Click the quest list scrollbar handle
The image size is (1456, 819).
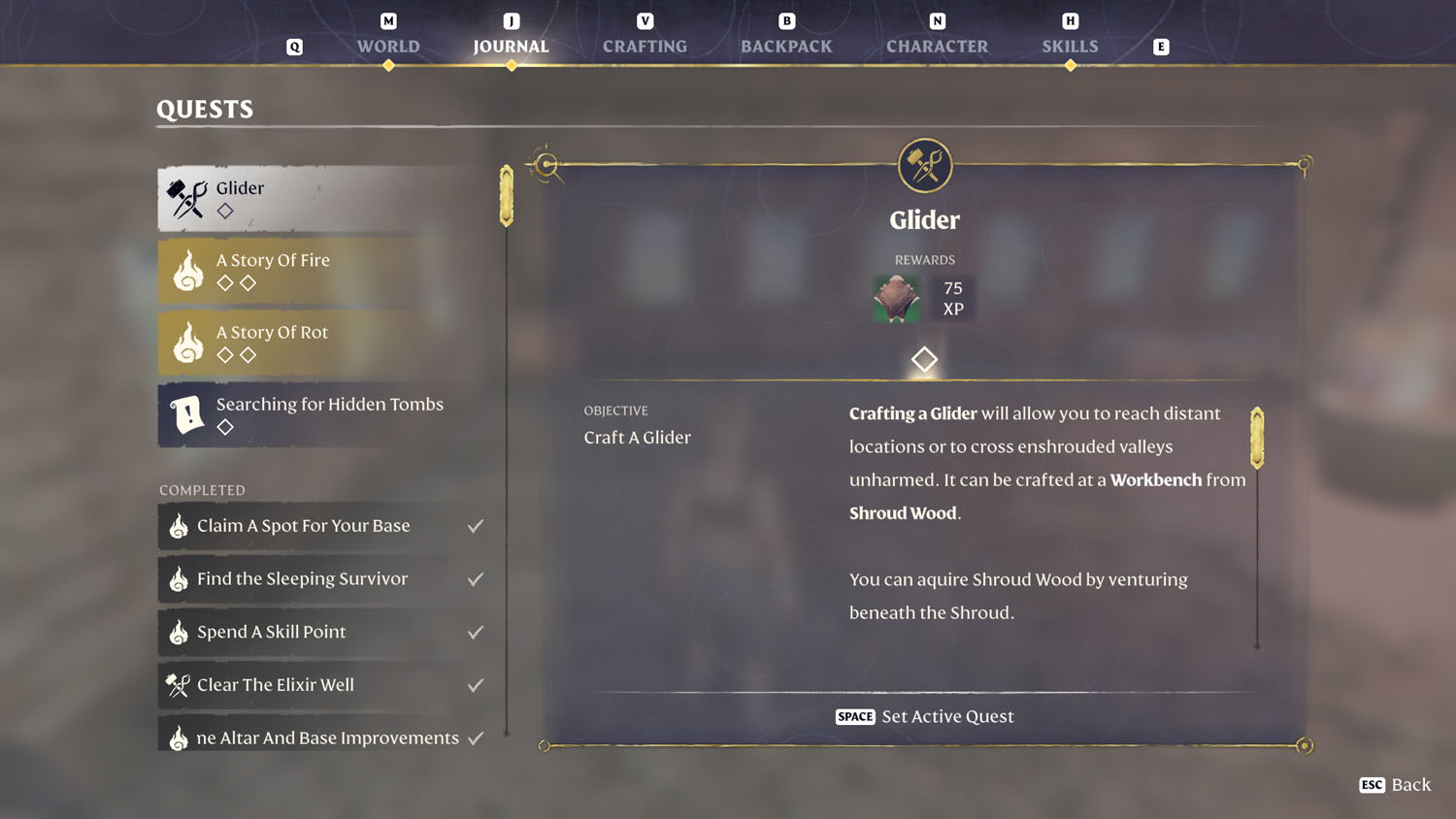(507, 196)
